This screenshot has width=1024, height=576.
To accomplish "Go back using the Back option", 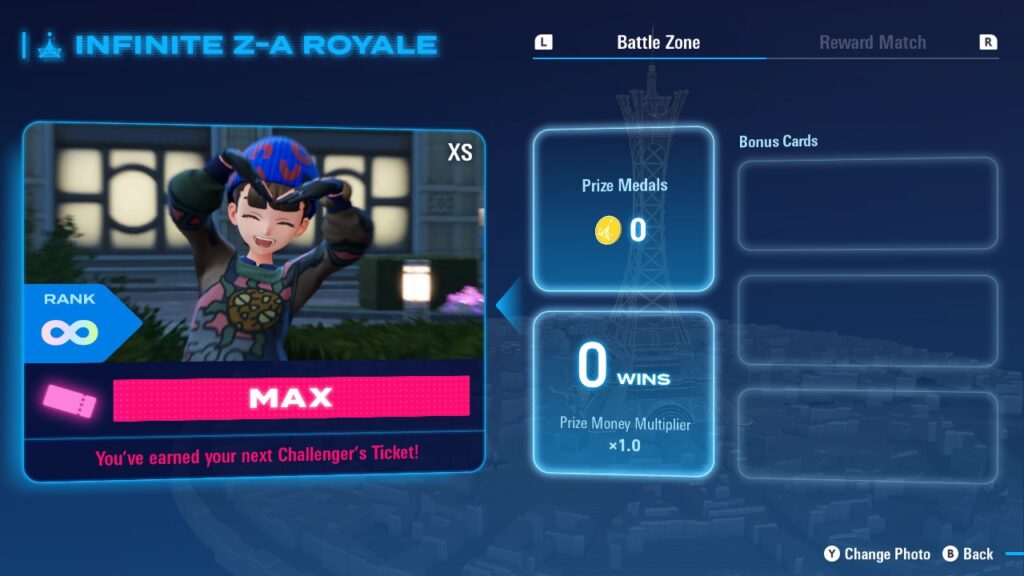I will pyautogui.click(x=968, y=554).
